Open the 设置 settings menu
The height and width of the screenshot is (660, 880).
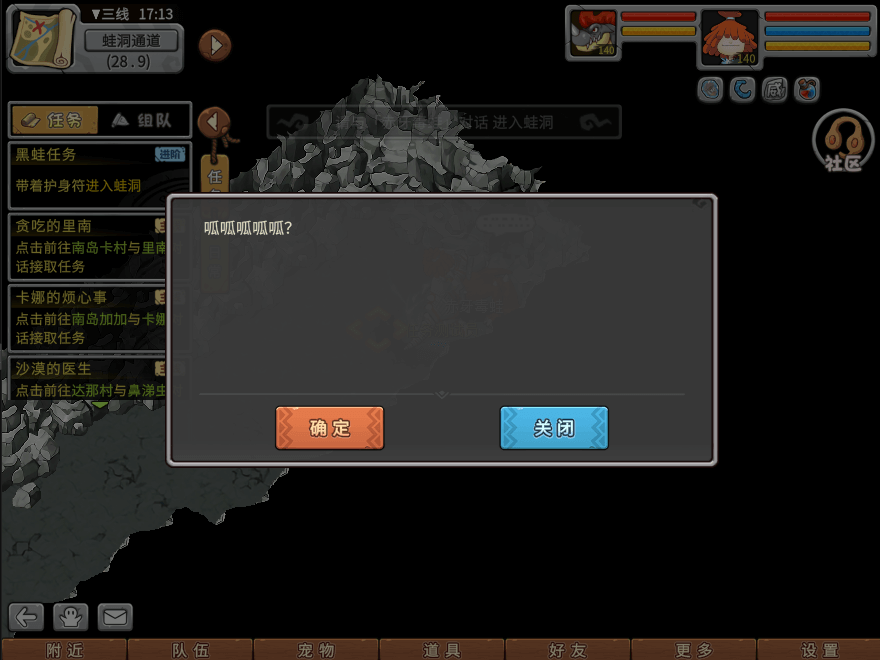tap(820, 650)
